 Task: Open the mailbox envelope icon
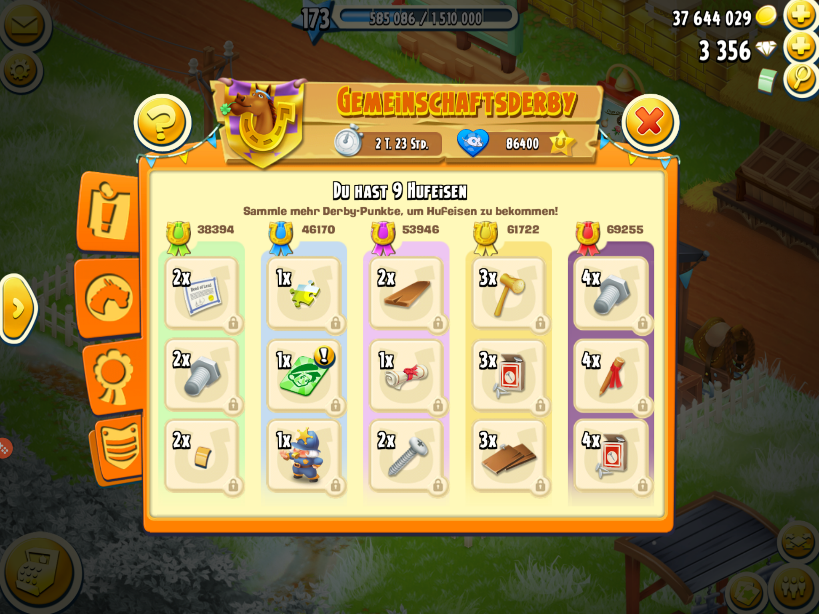tap(24, 24)
